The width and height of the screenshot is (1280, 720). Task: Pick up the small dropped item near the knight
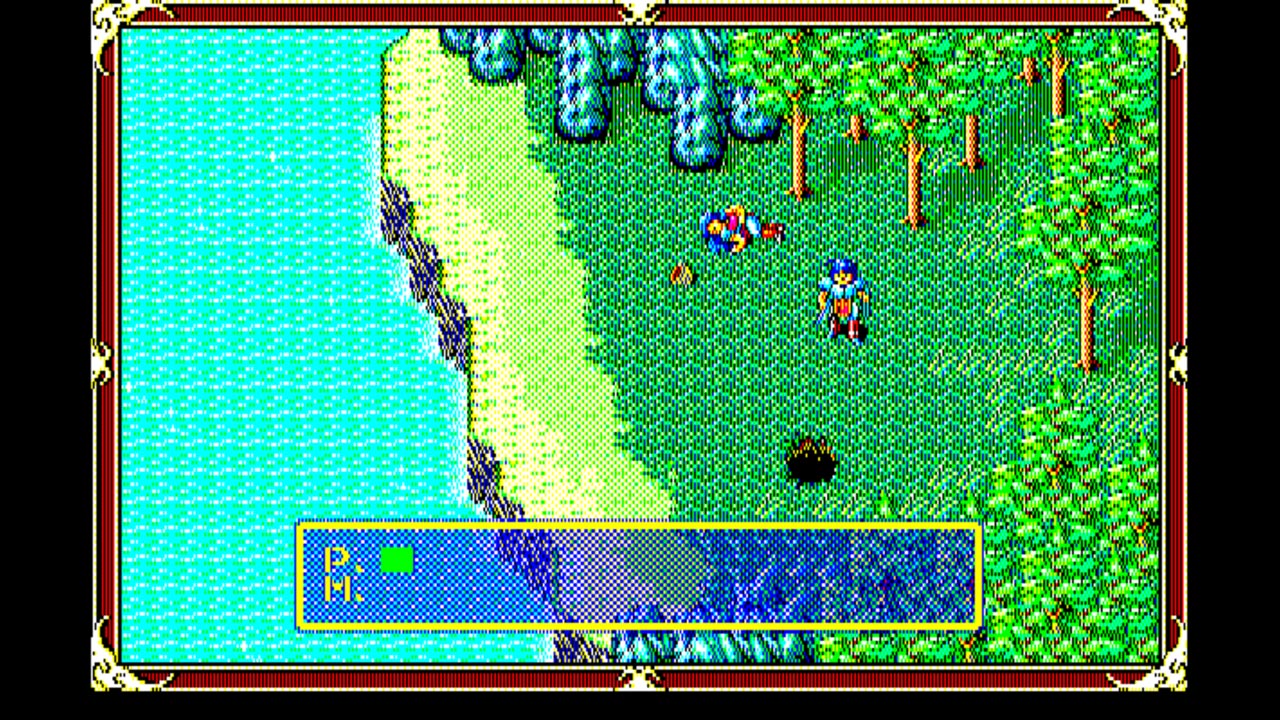click(x=683, y=273)
